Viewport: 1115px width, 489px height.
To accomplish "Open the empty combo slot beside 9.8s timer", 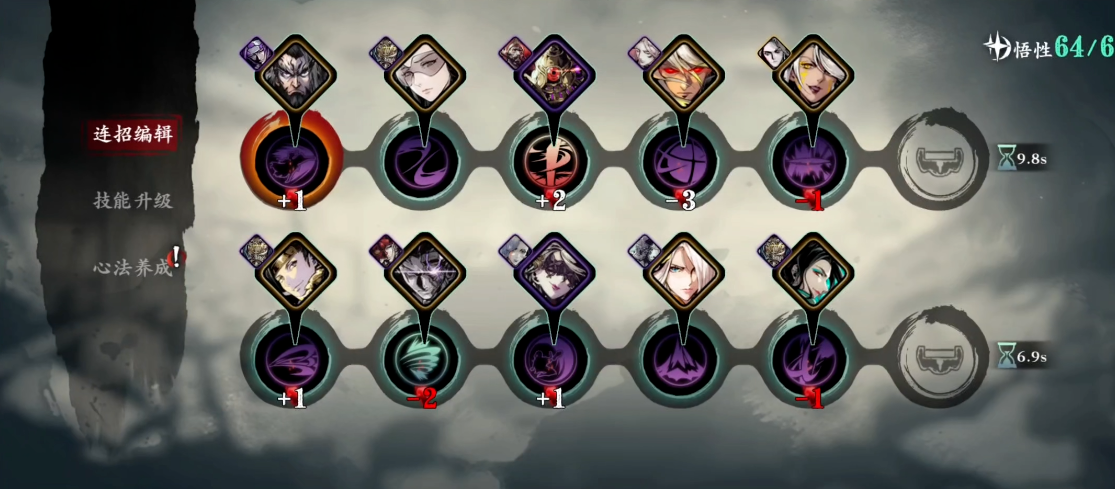I will (935, 160).
